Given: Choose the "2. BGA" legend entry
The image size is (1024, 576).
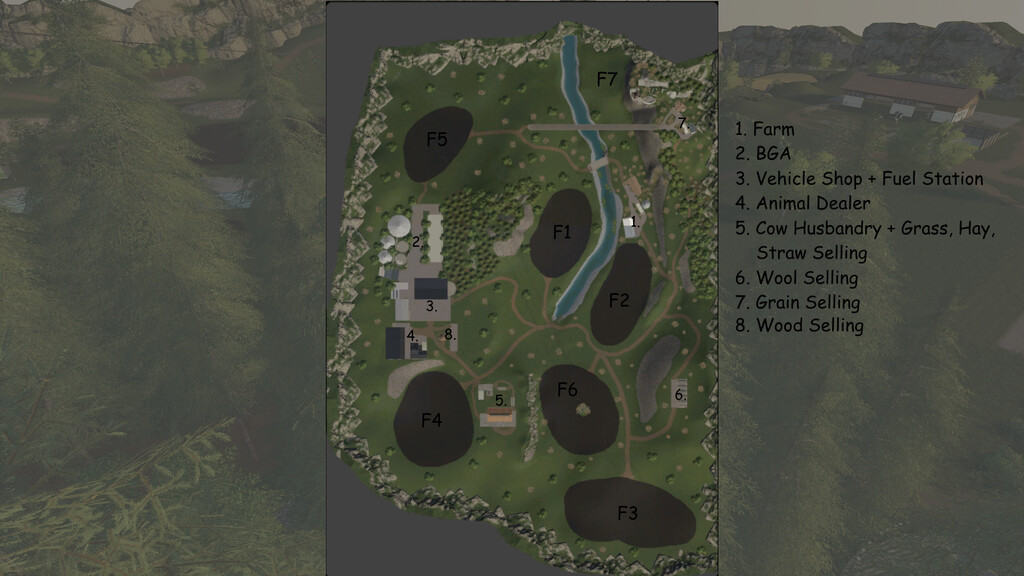Looking at the screenshot, I should [x=763, y=154].
